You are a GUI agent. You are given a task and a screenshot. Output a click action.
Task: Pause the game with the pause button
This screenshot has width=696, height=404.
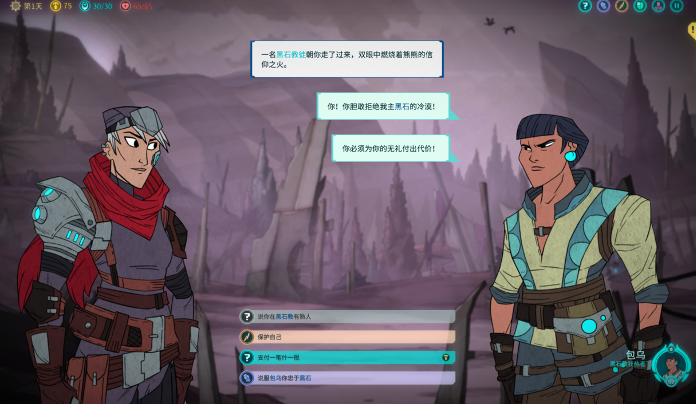pyautogui.click(x=676, y=6)
